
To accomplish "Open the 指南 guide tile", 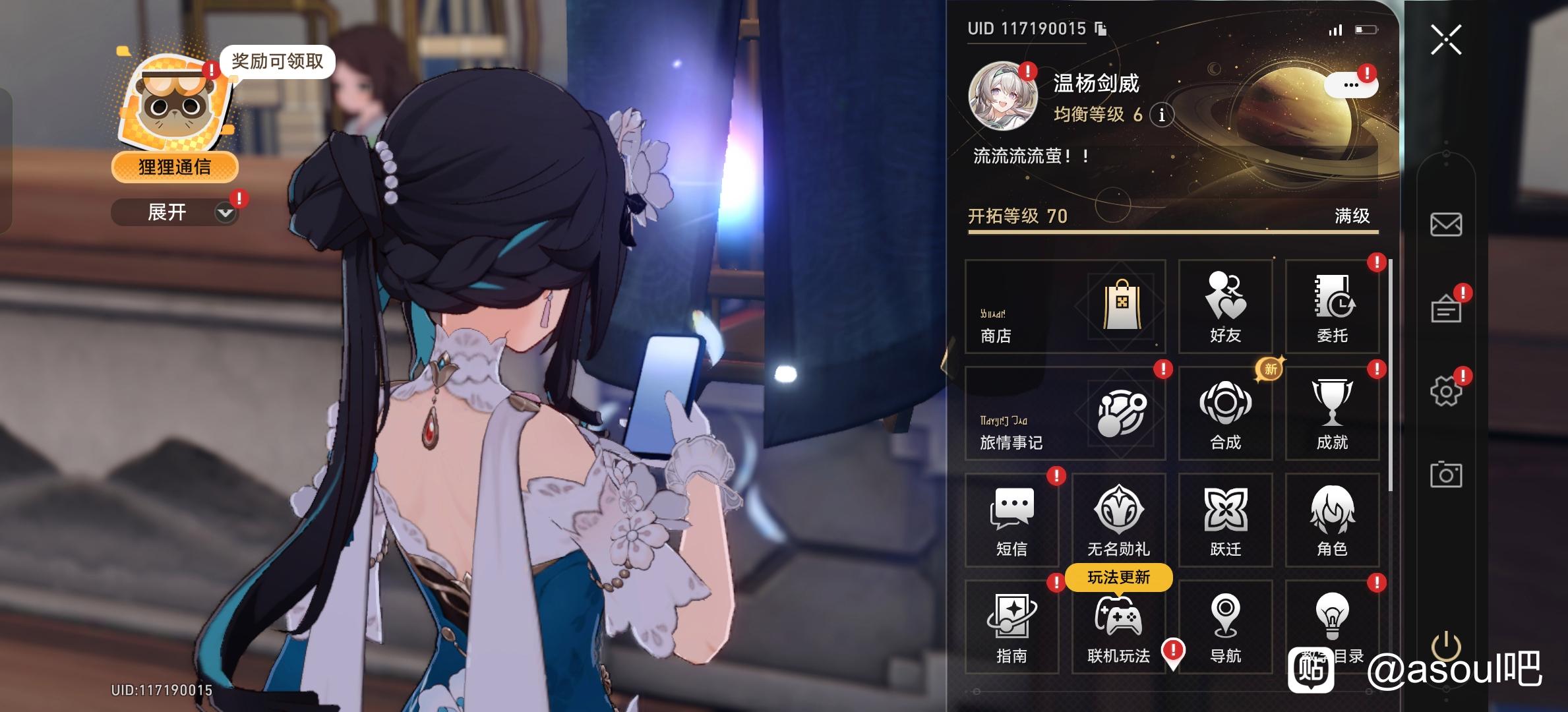I will pyautogui.click(x=1011, y=627).
